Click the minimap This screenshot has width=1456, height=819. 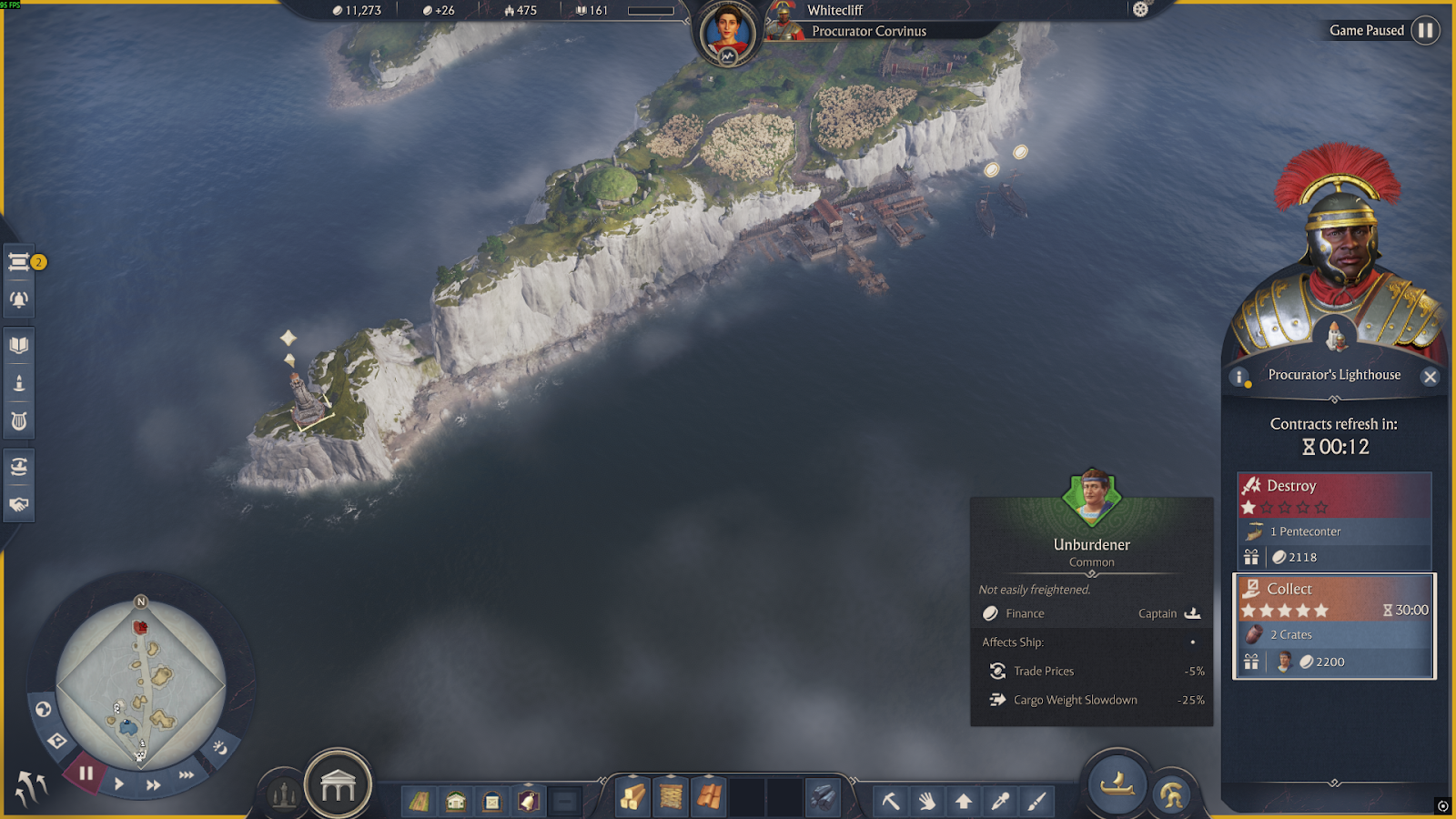pos(141,682)
